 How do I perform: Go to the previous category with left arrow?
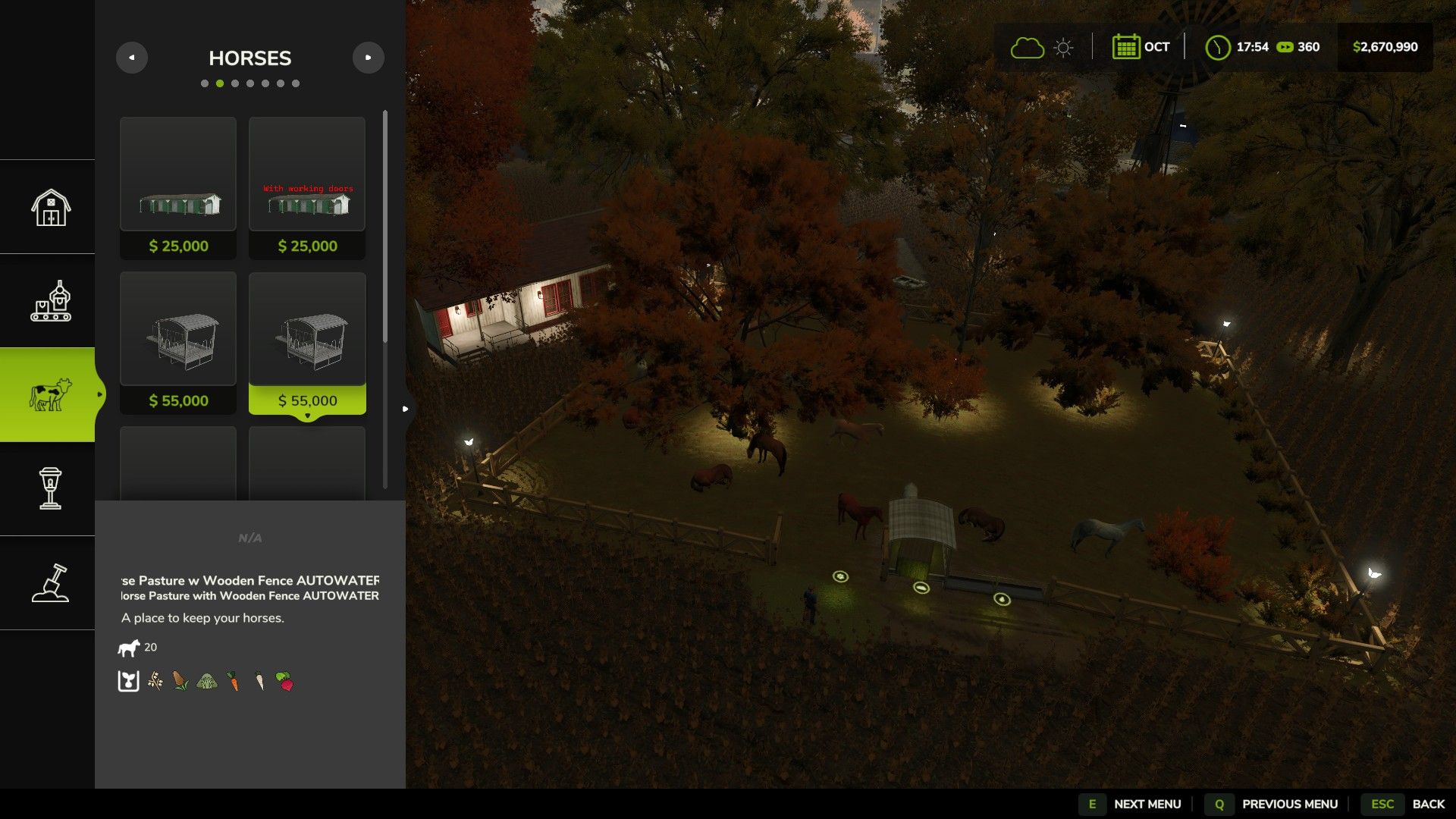tap(132, 58)
